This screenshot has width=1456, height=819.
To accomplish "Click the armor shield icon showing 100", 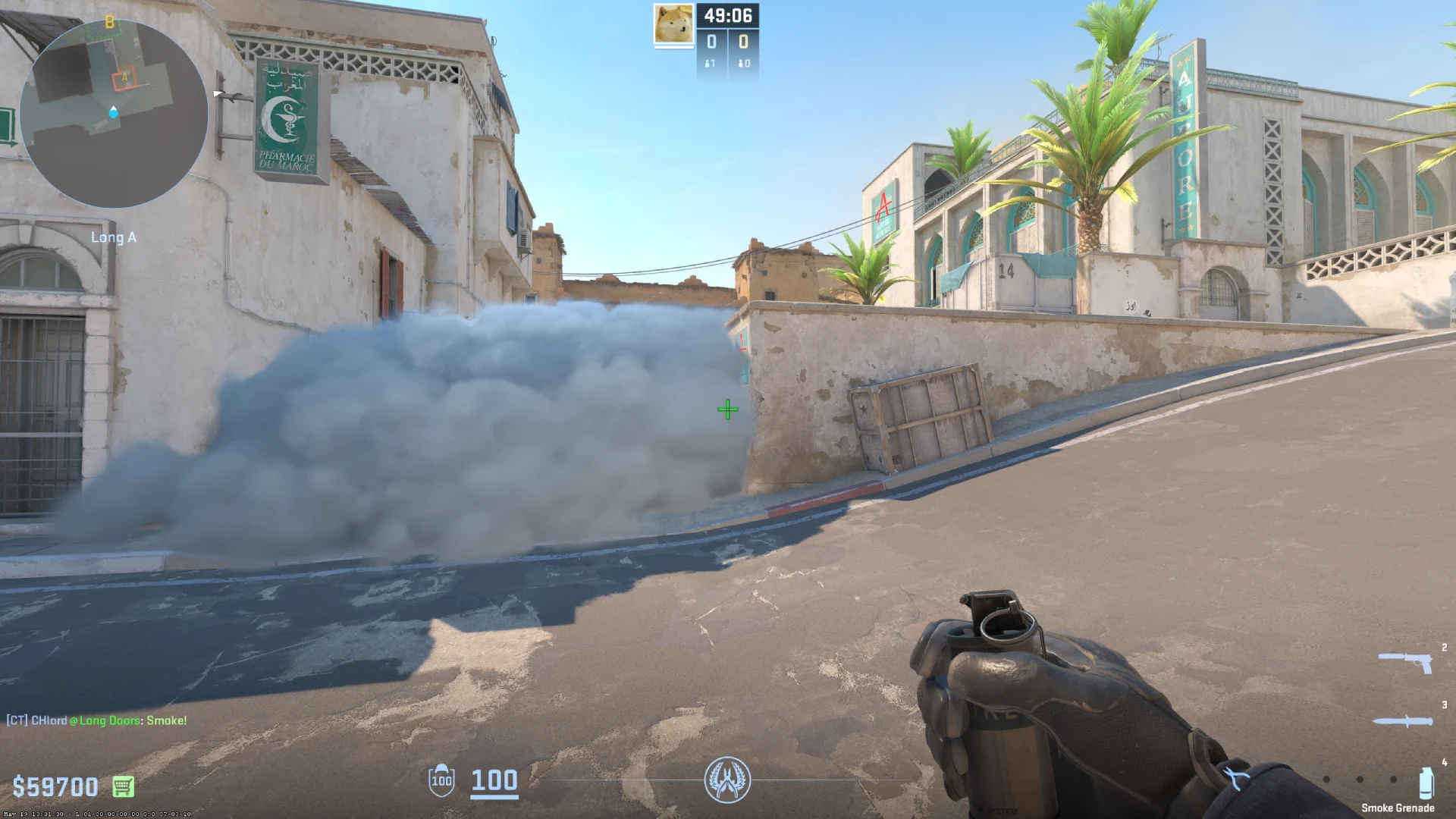I will pos(441,781).
